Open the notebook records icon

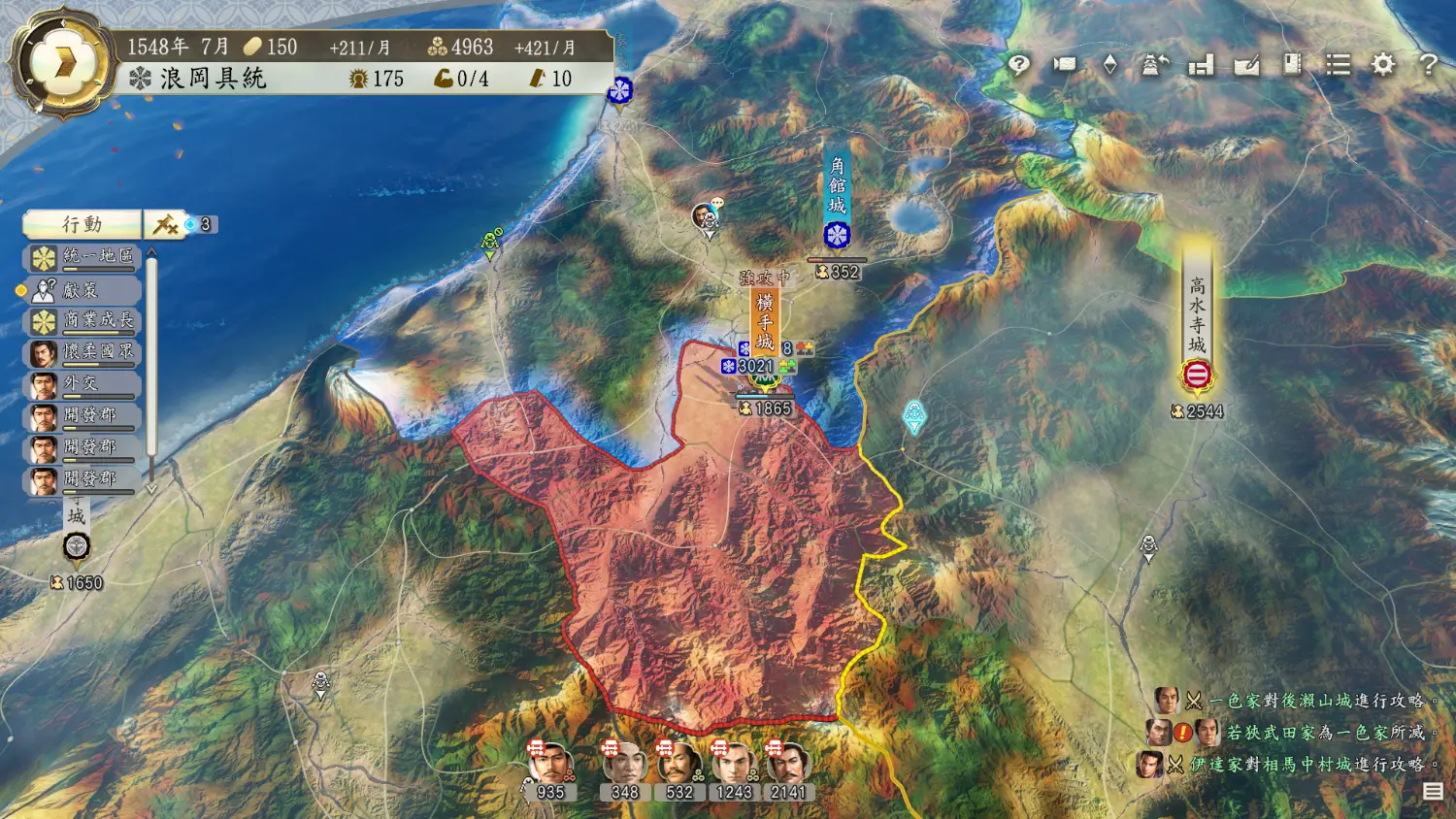pos(1292,65)
